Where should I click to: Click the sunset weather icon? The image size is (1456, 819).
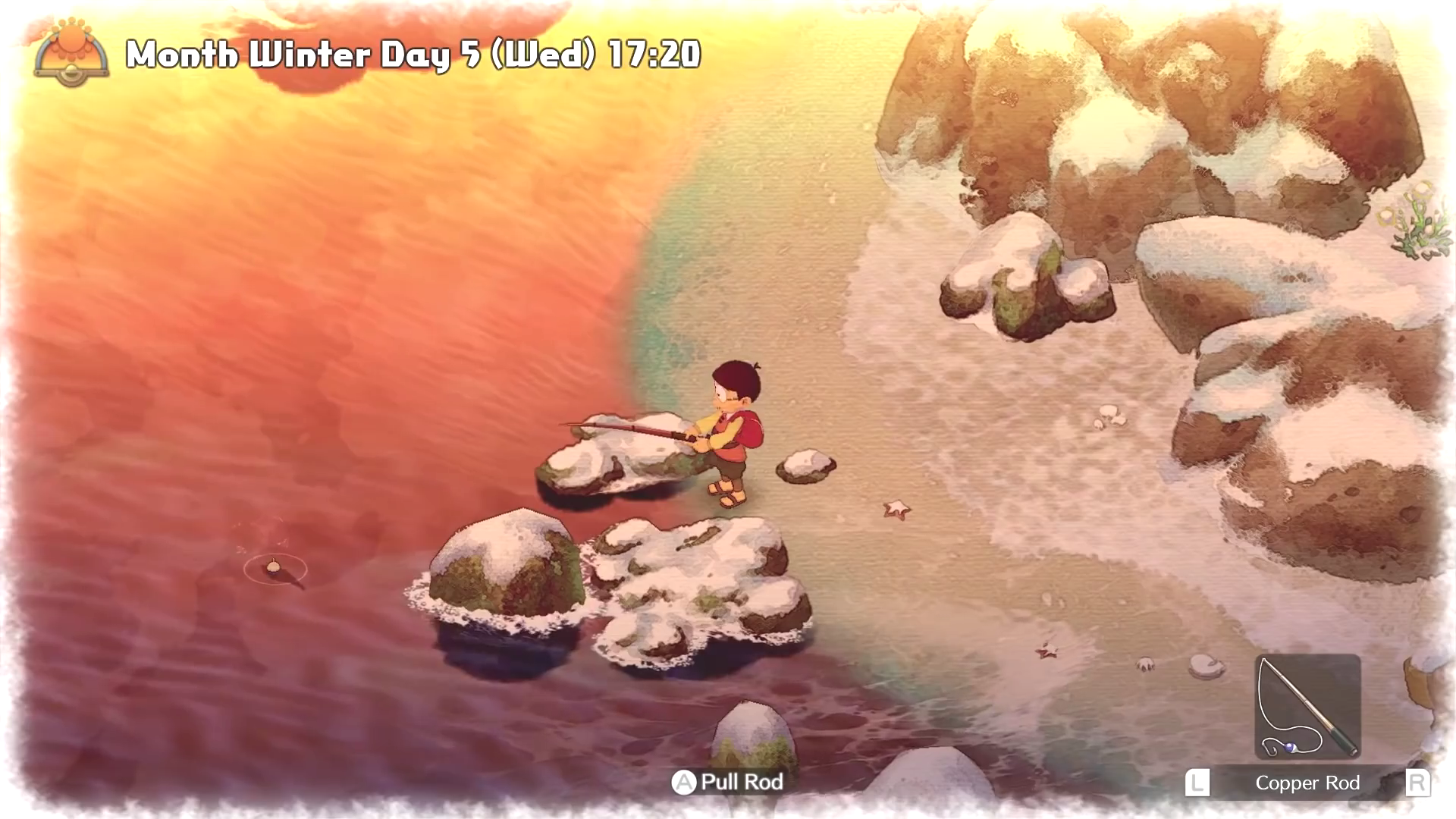[71, 53]
